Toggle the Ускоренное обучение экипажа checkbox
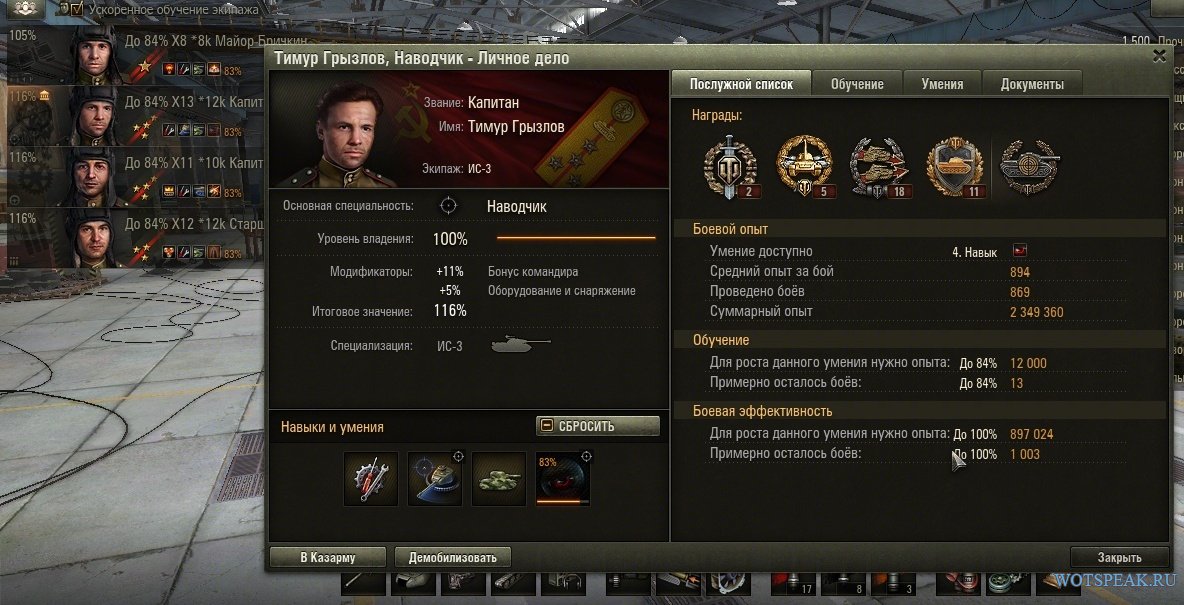 tap(77, 9)
